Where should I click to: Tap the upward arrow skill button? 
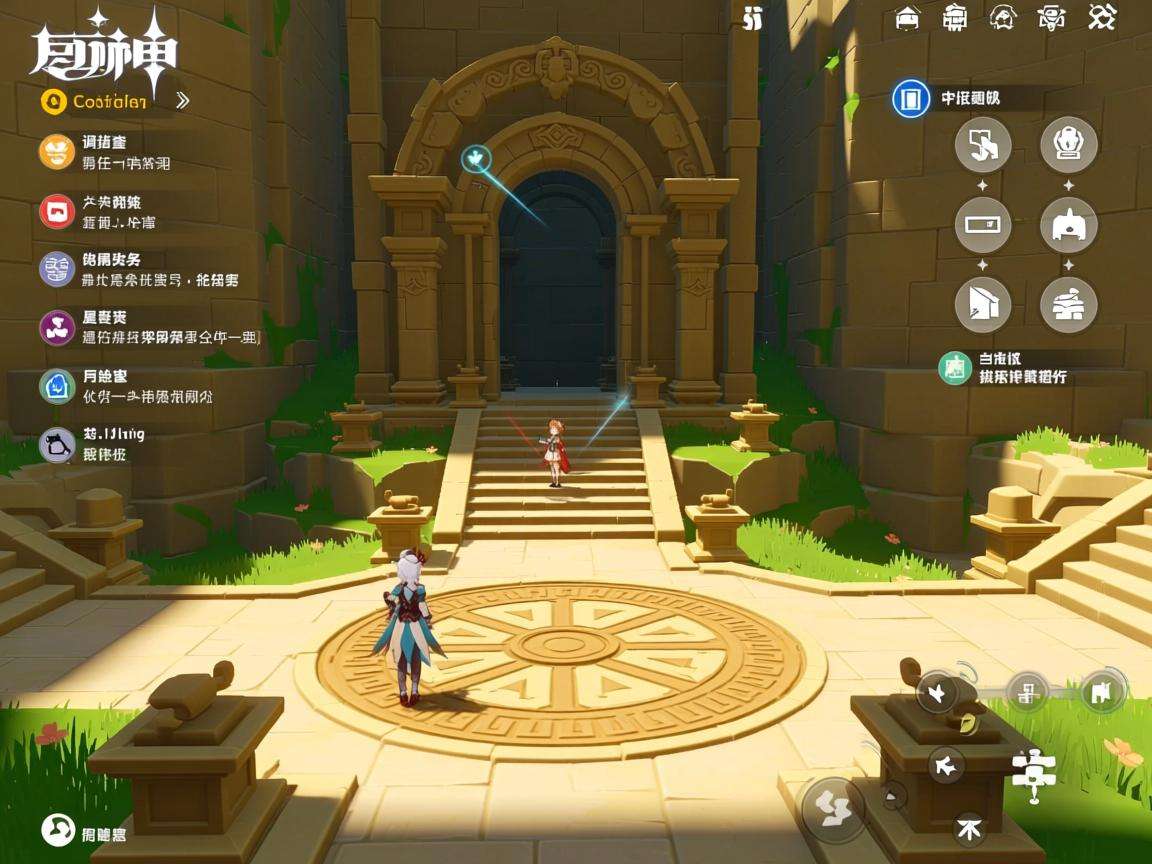tap(968, 827)
